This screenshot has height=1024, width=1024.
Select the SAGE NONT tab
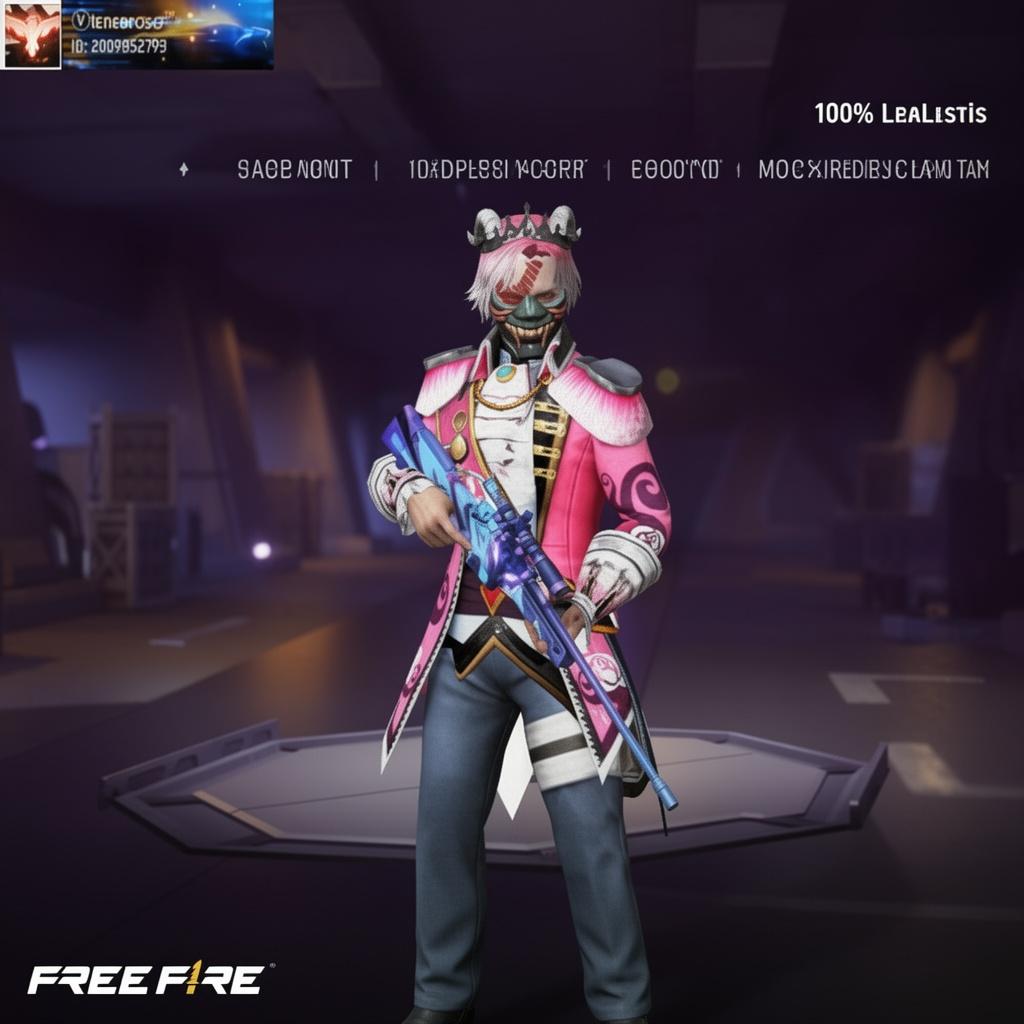(294, 170)
